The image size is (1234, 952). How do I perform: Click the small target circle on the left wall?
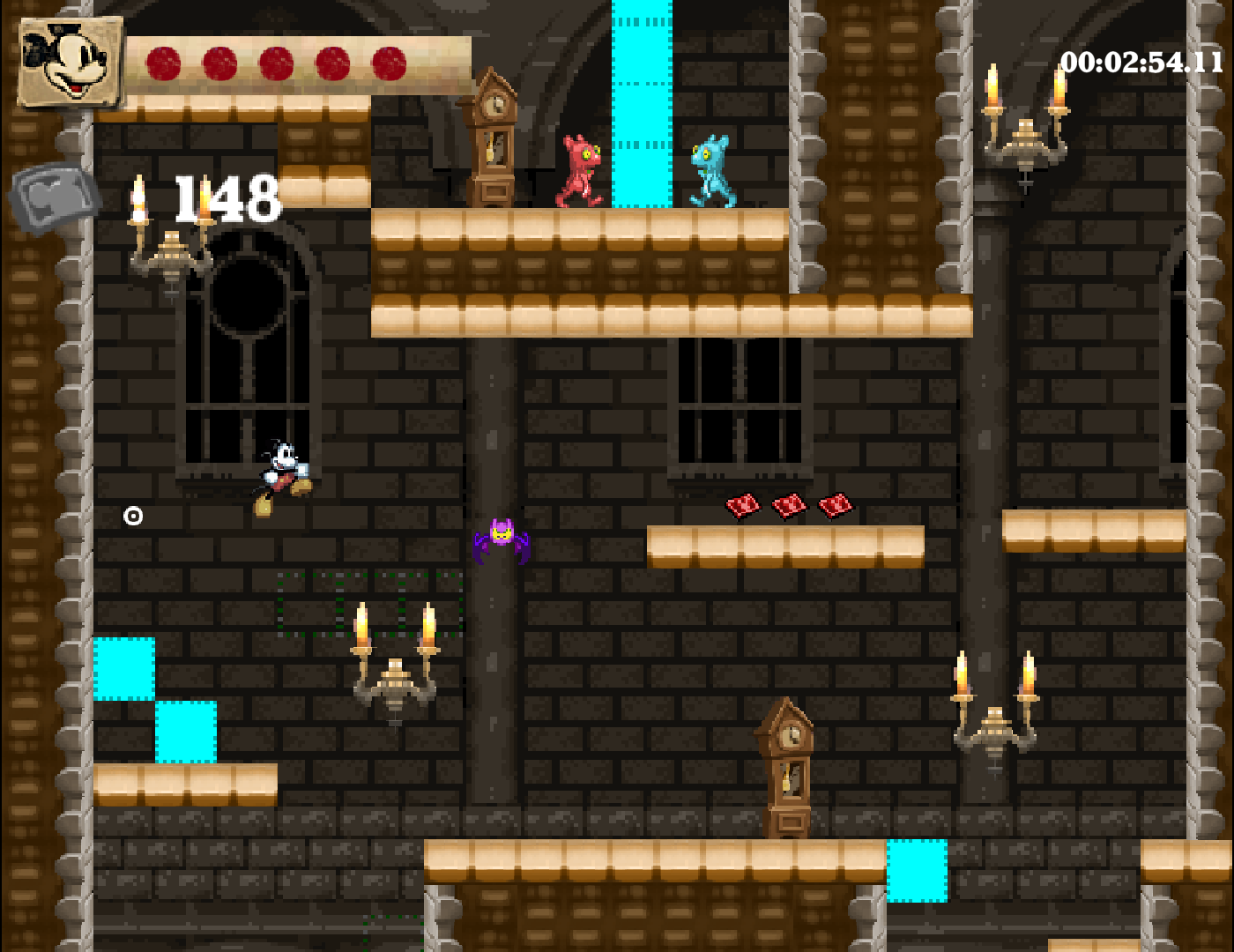134,514
